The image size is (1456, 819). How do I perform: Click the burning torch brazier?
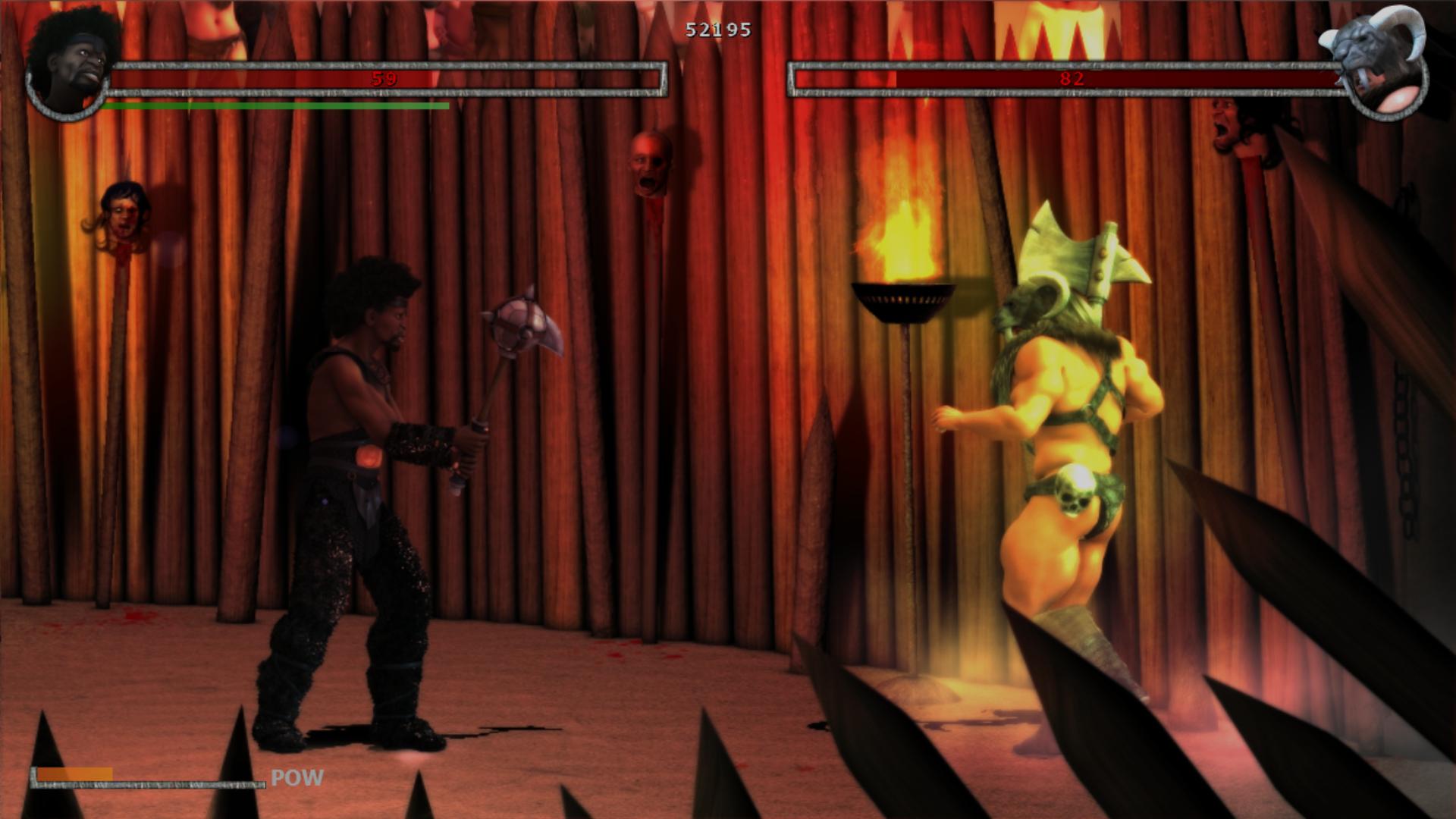coord(904,296)
